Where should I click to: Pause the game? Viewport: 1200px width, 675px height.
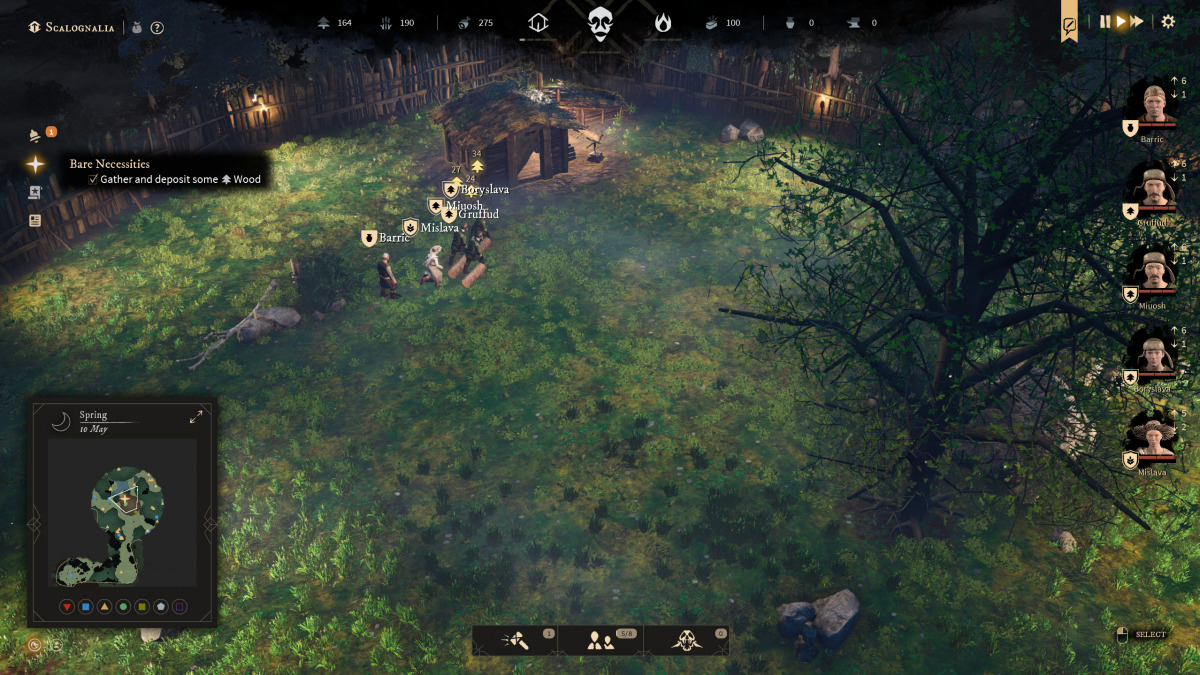point(1105,21)
